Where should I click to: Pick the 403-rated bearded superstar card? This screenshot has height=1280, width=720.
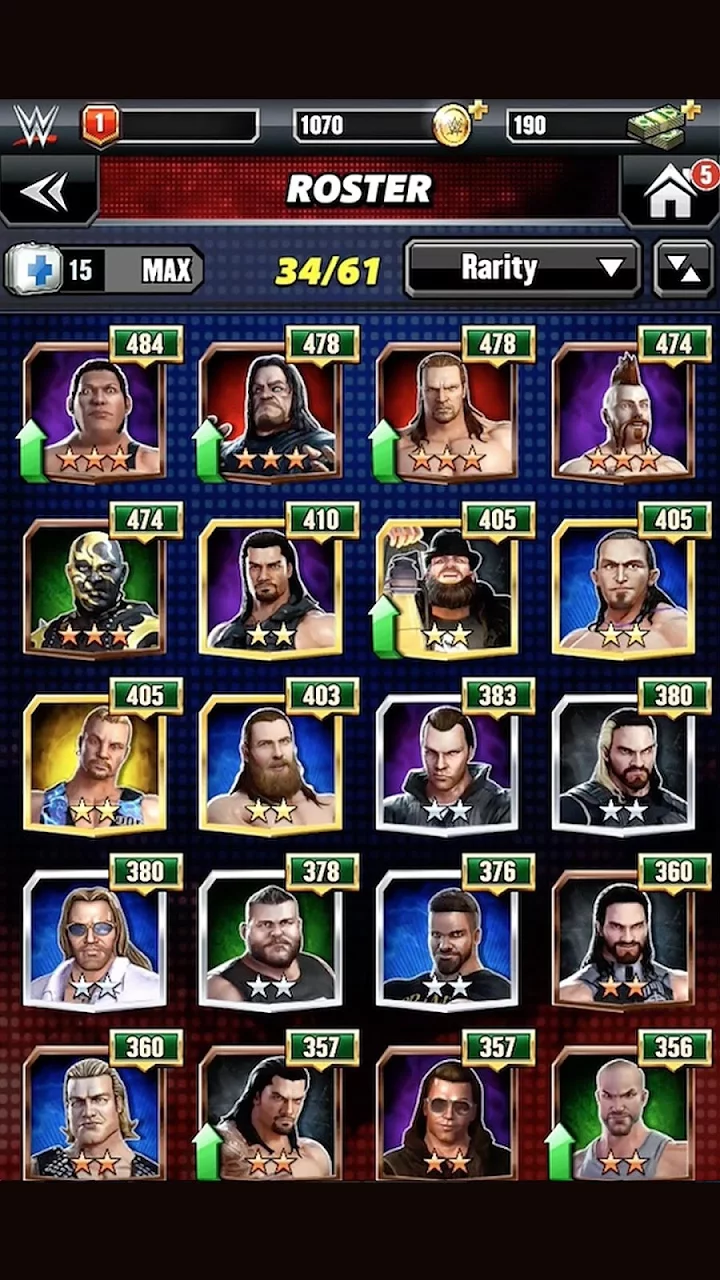271,762
